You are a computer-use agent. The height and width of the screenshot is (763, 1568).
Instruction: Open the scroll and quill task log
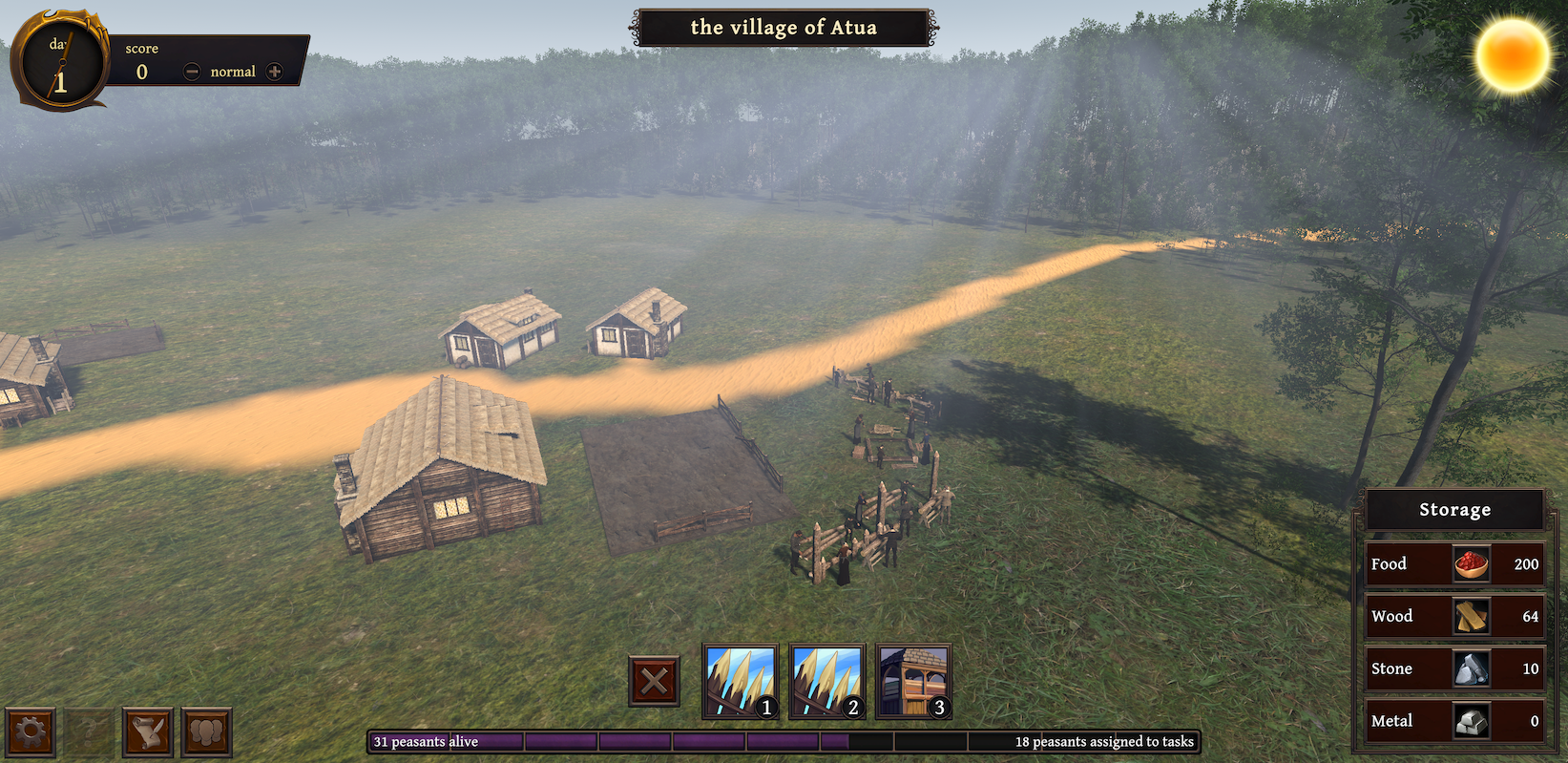148,732
